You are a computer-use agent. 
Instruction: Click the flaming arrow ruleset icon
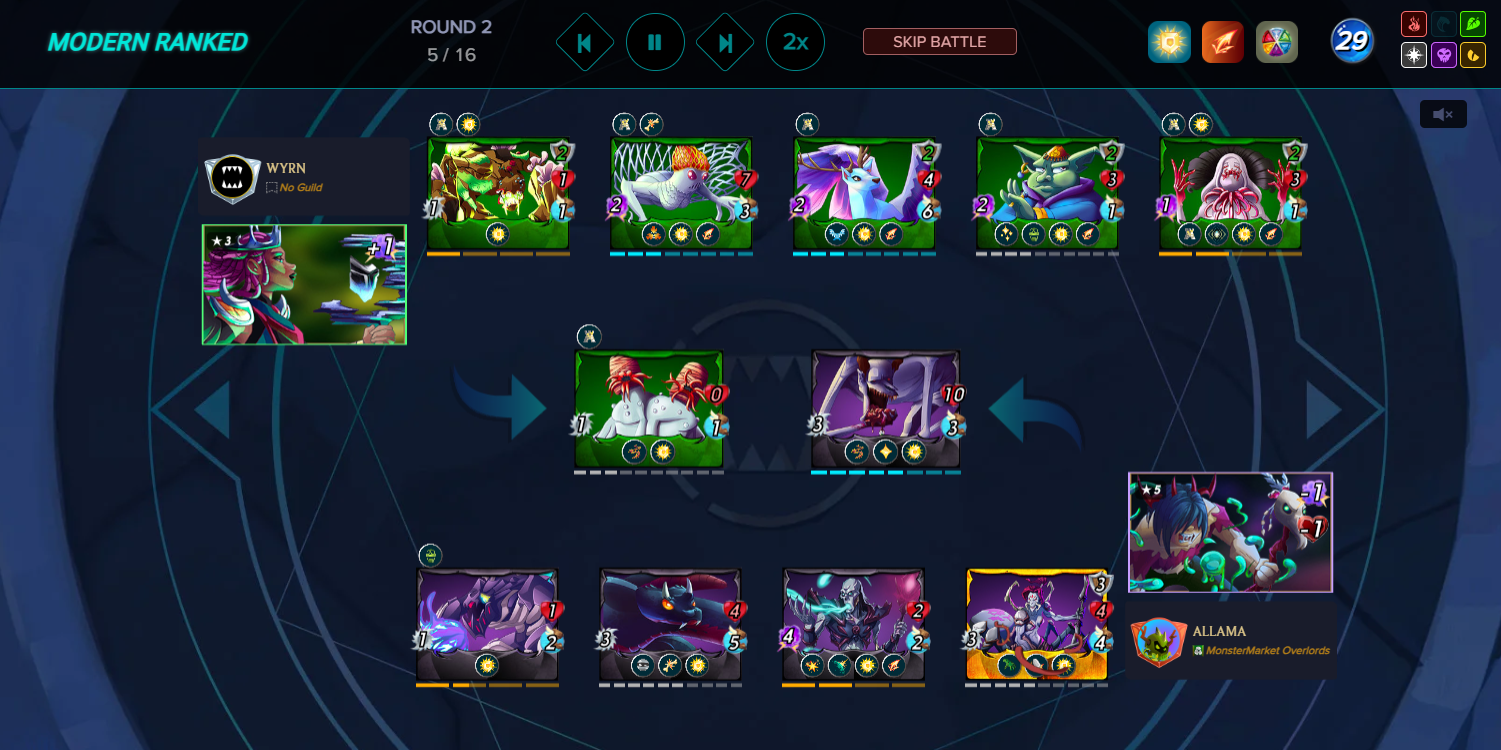[1223, 42]
